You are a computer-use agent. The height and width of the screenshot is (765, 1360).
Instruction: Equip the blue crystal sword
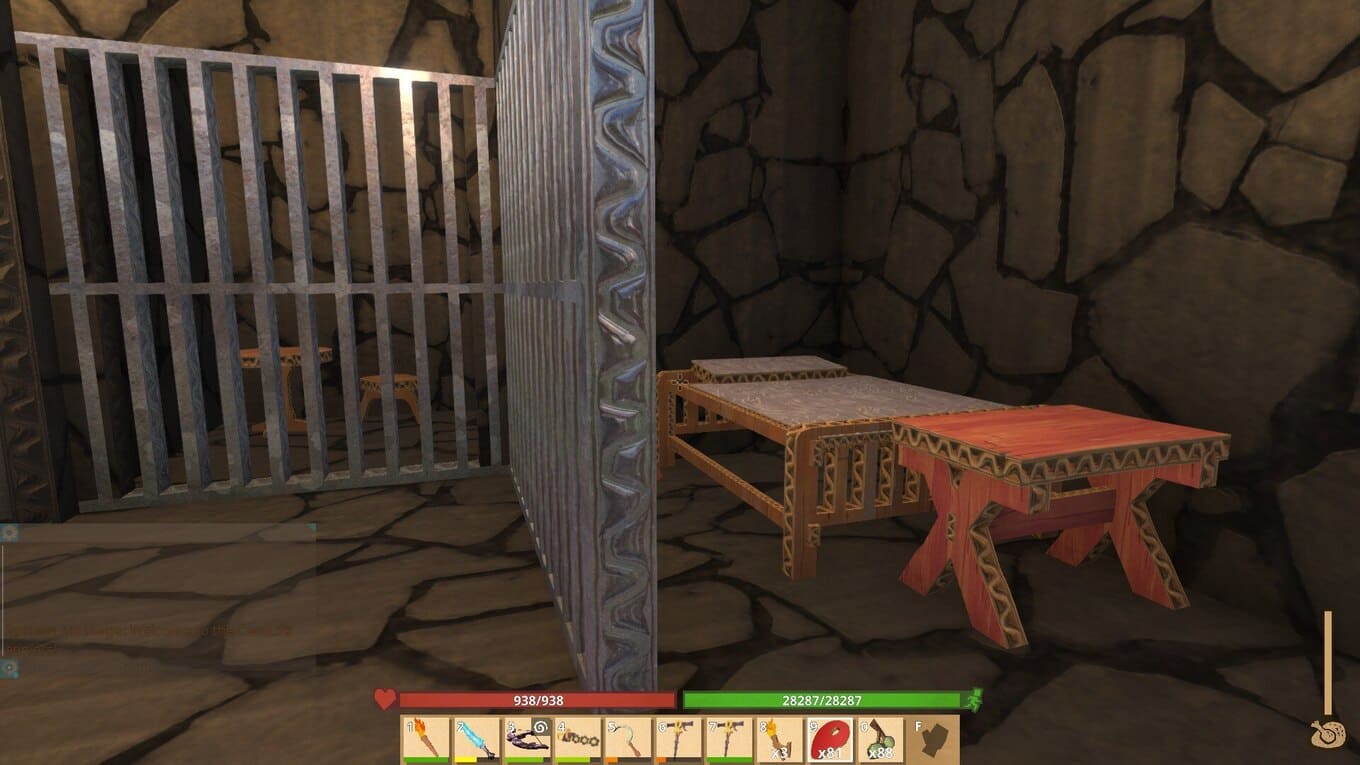pos(477,740)
